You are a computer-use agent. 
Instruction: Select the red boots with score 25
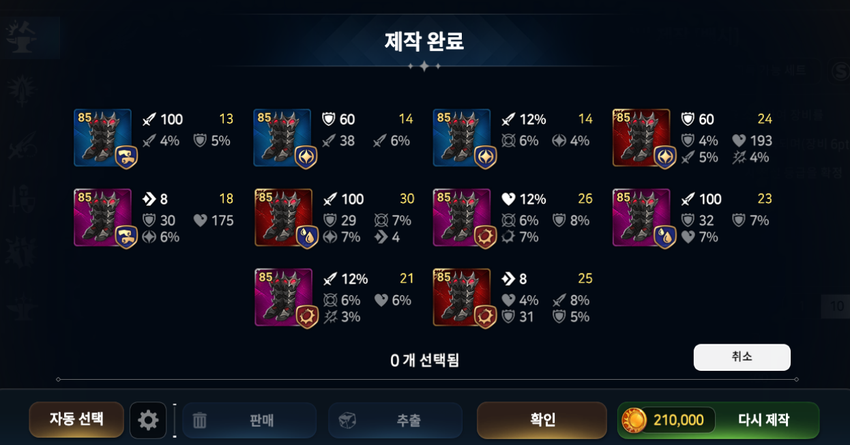462,297
